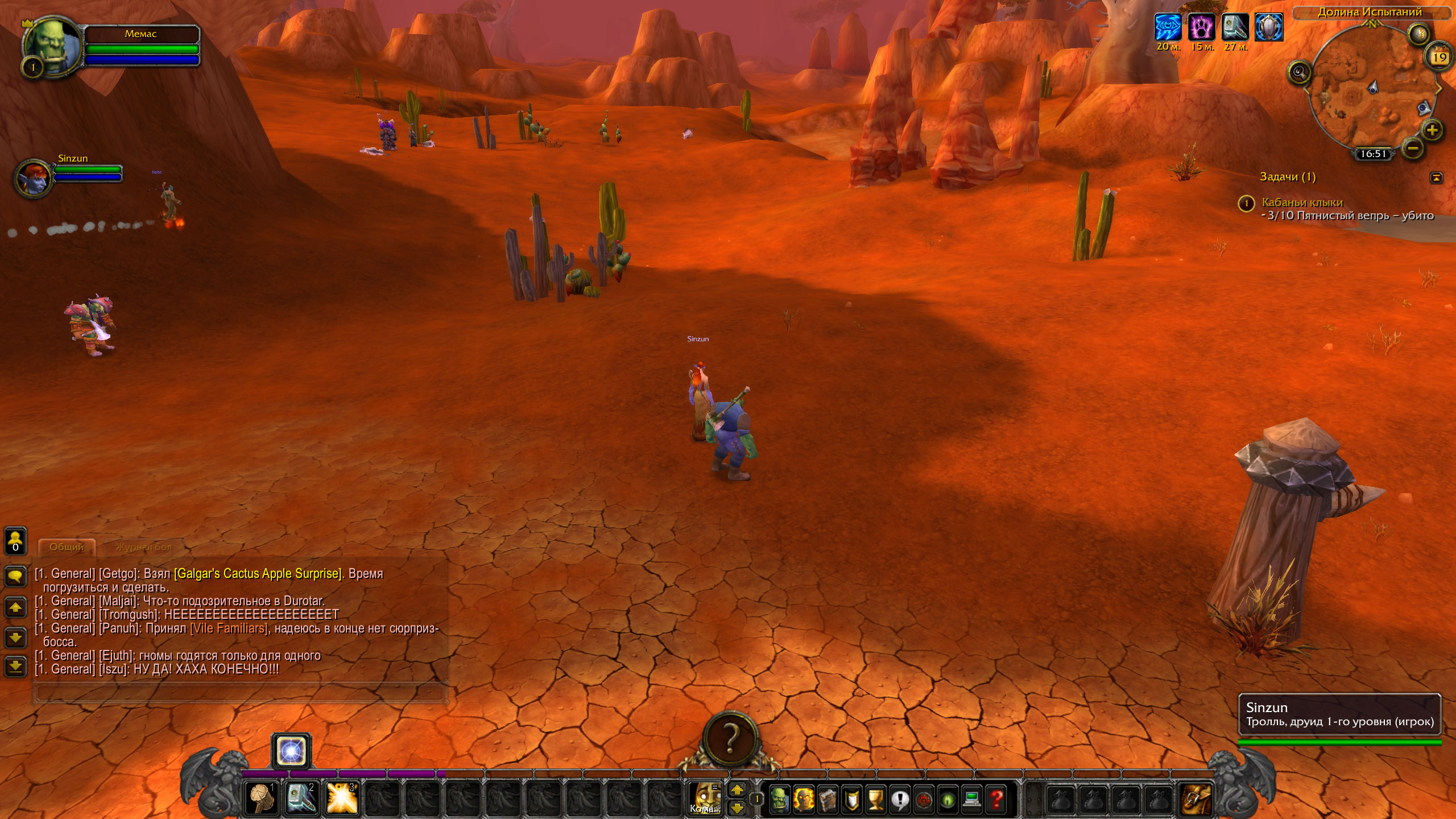Click the blue lightning eye buff icon
Image resolution: width=1456 pixels, height=819 pixels.
pos(1168,27)
